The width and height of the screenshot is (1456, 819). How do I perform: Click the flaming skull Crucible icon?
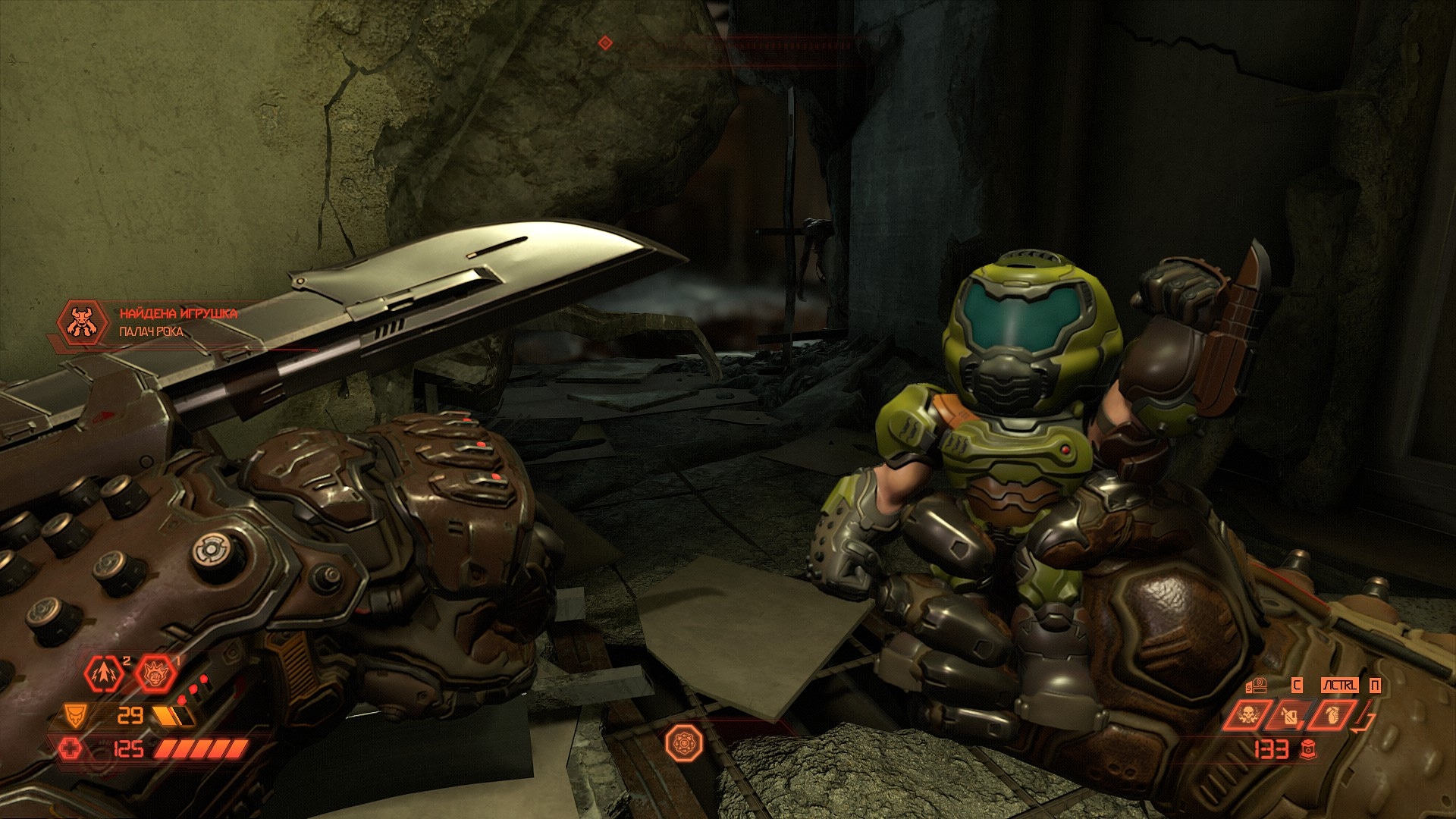[1247, 715]
